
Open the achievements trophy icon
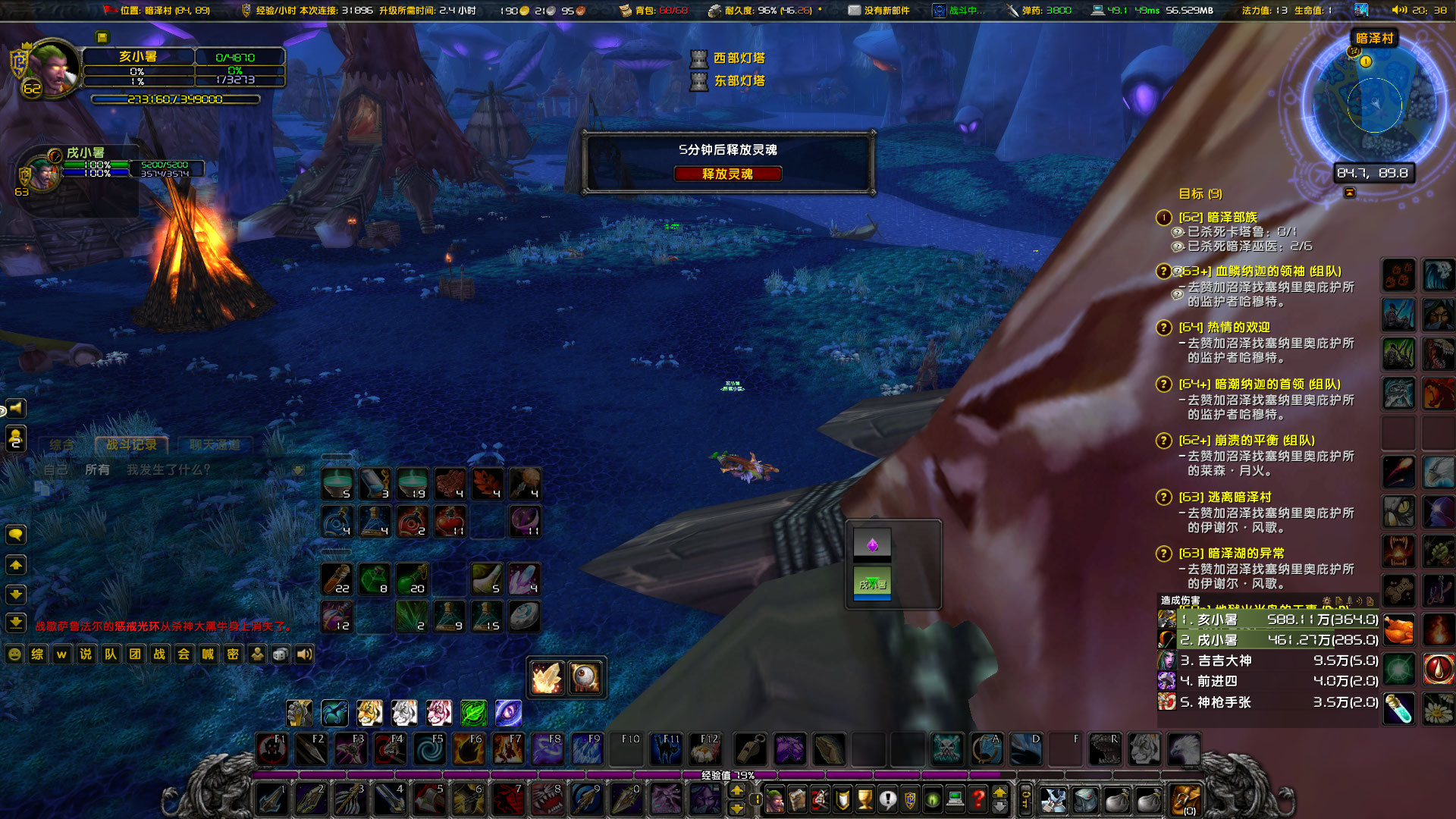(864, 799)
